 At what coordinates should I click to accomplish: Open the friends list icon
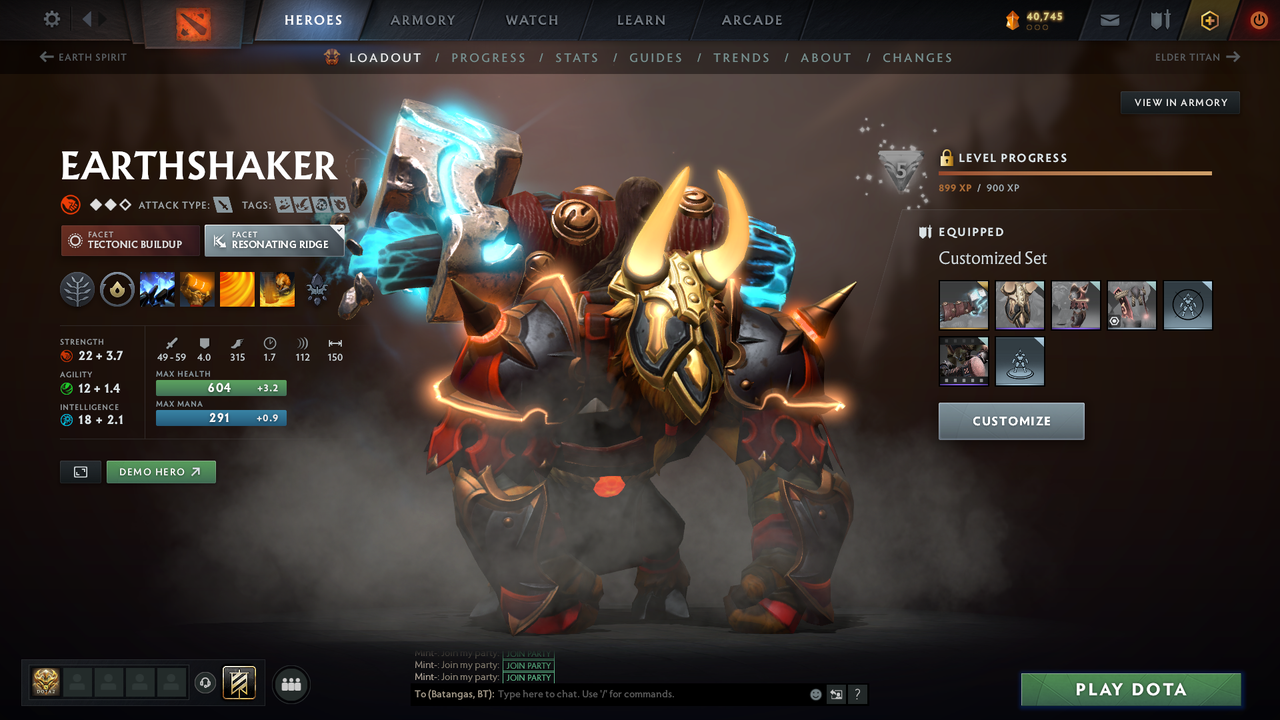[290, 684]
